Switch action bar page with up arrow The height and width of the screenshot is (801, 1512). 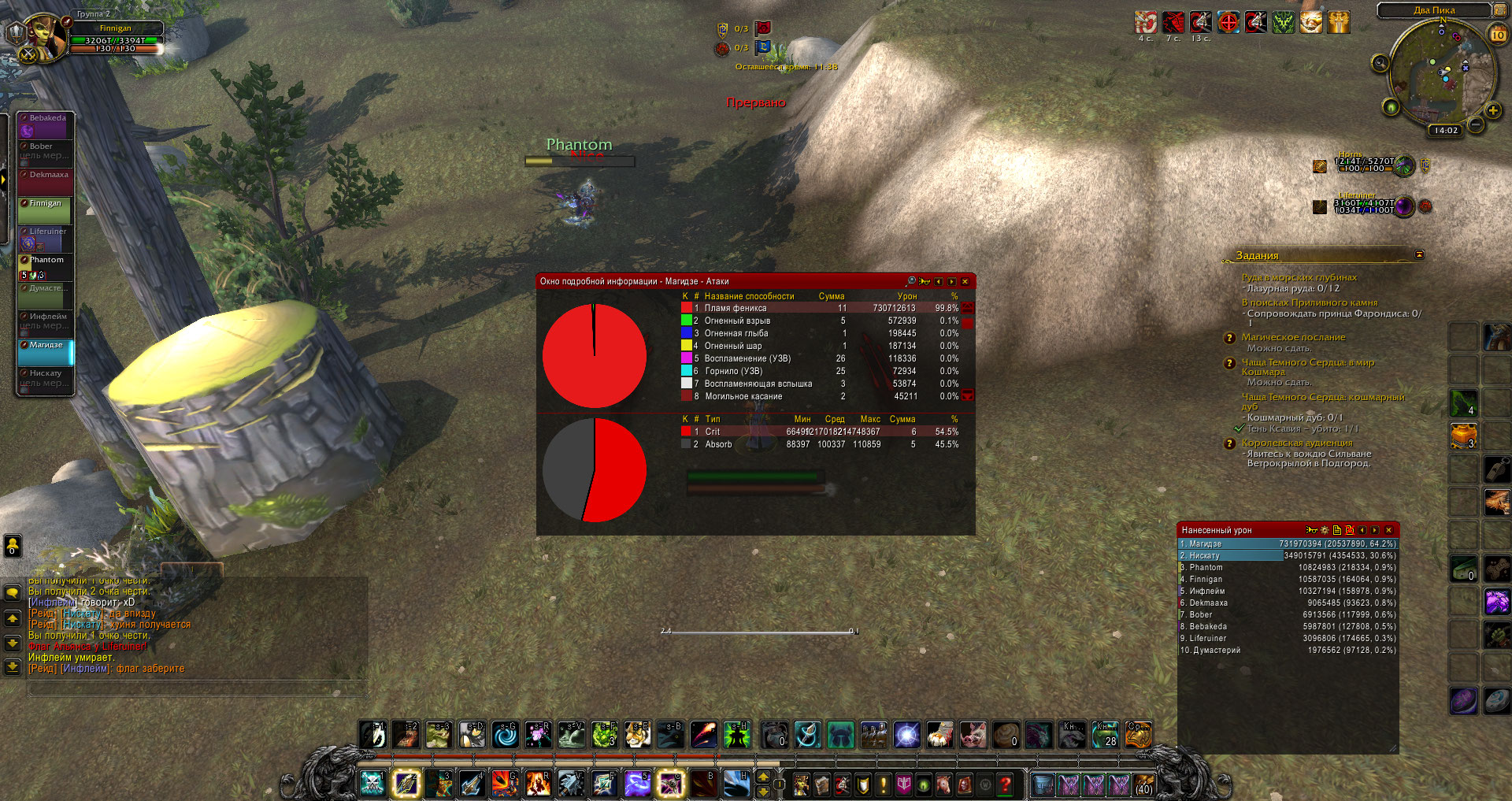(763, 777)
